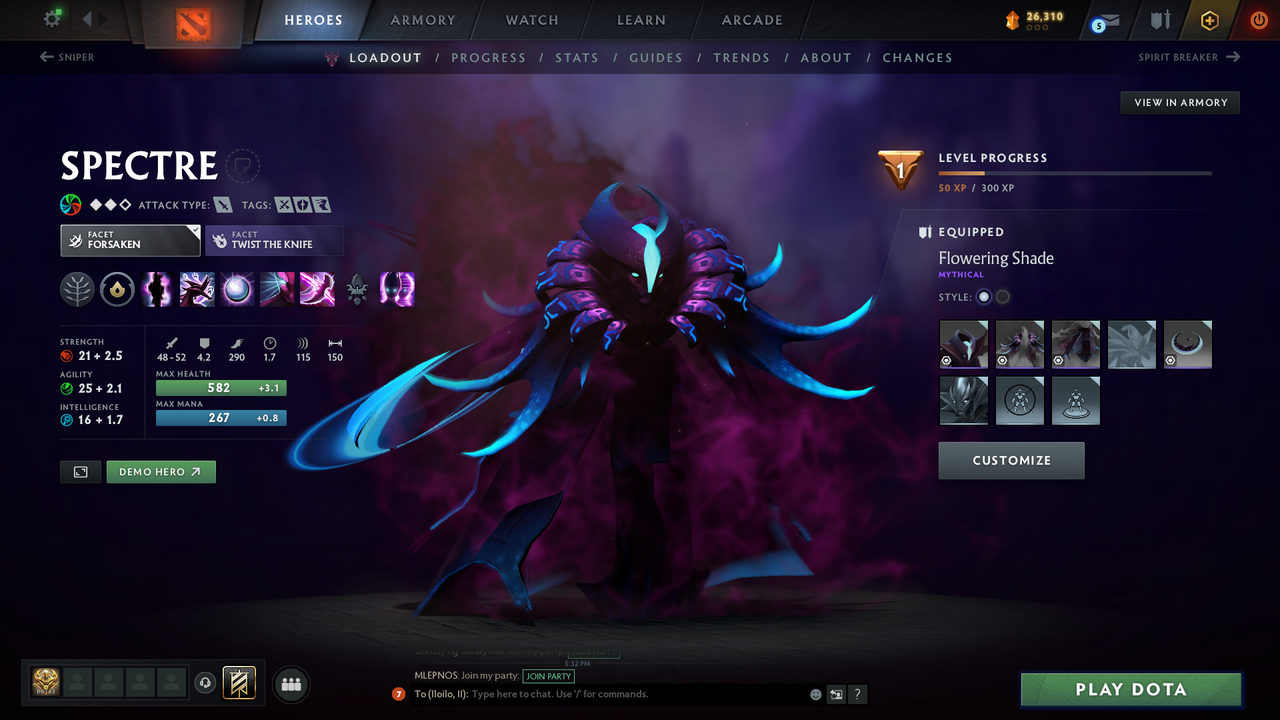Toggle the Forsaken facet option
The image size is (1280, 720).
(x=130, y=240)
